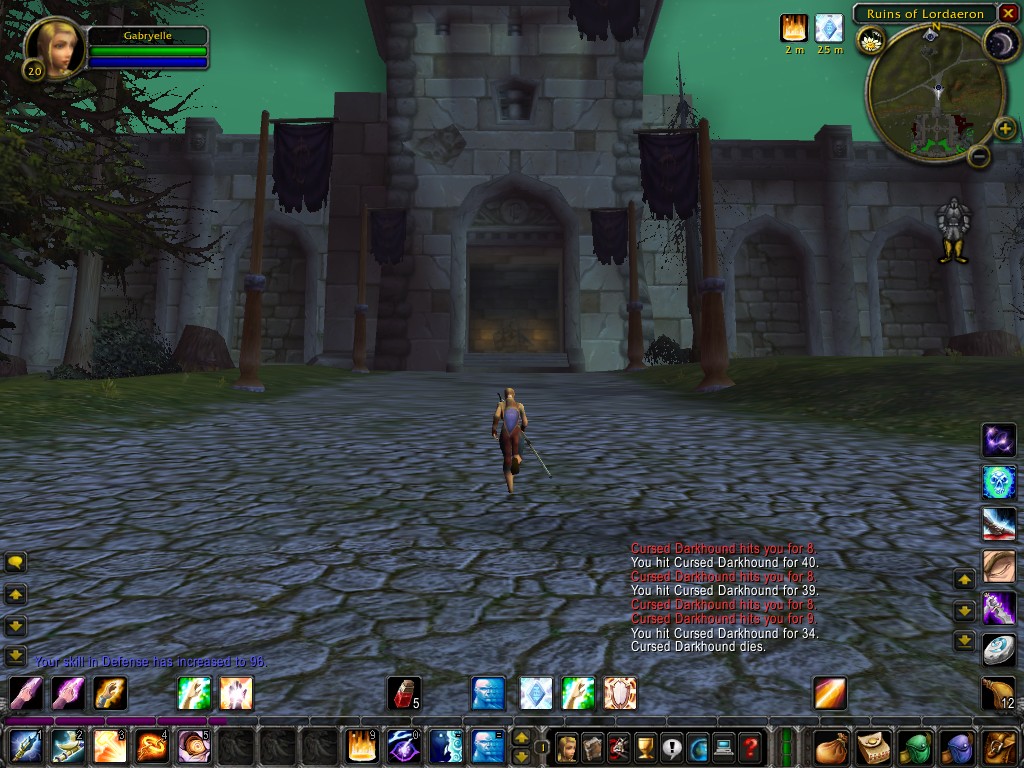The image size is (1024, 768).
Task: Use the white hearthstone icon
Action: (998, 650)
